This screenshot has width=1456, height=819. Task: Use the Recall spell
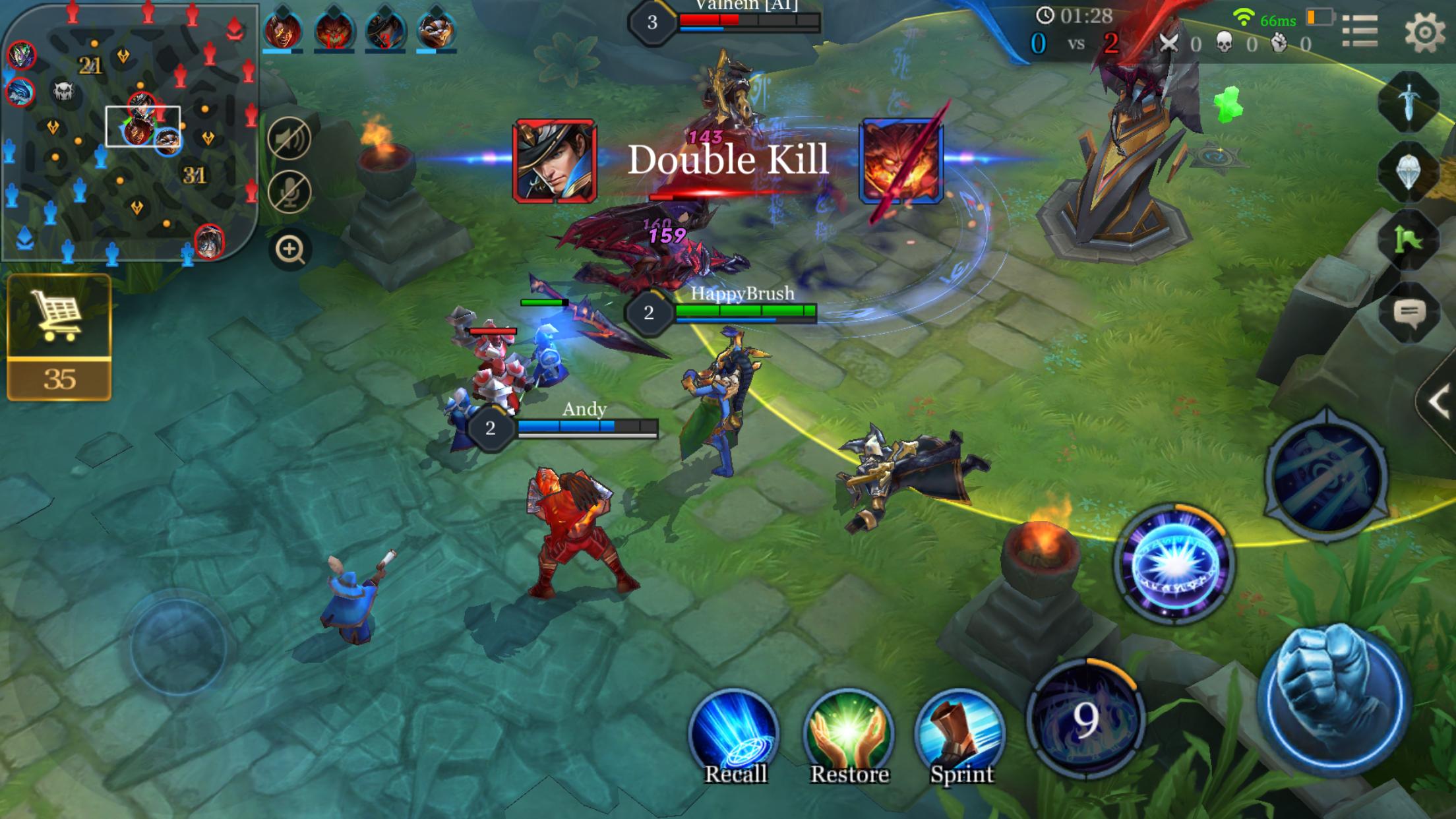pos(735,735)
